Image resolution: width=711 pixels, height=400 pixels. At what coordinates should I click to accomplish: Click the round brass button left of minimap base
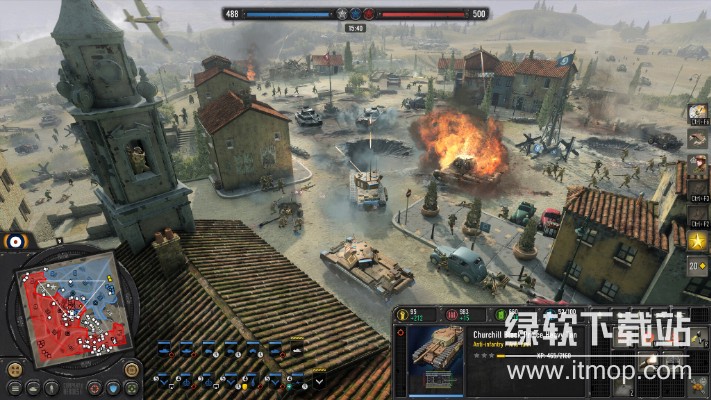14,367
